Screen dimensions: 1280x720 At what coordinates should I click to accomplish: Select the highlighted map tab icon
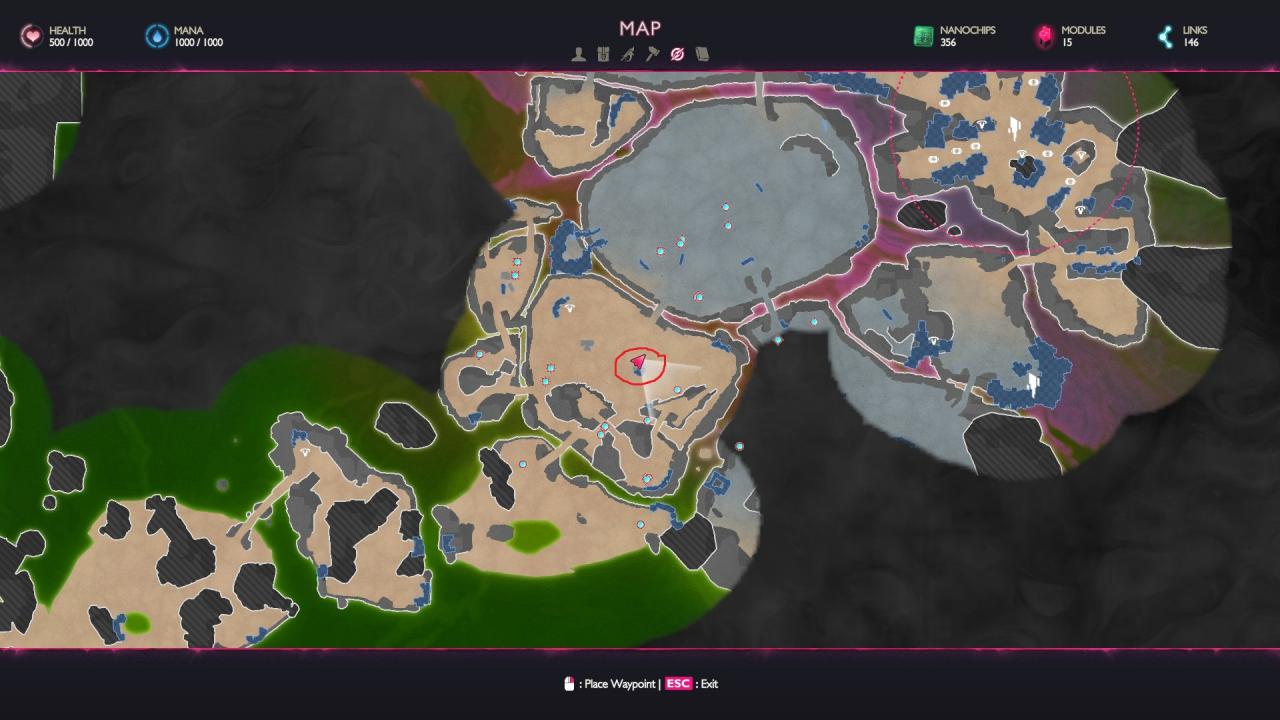pyautogui.click(x=677, y=54)
